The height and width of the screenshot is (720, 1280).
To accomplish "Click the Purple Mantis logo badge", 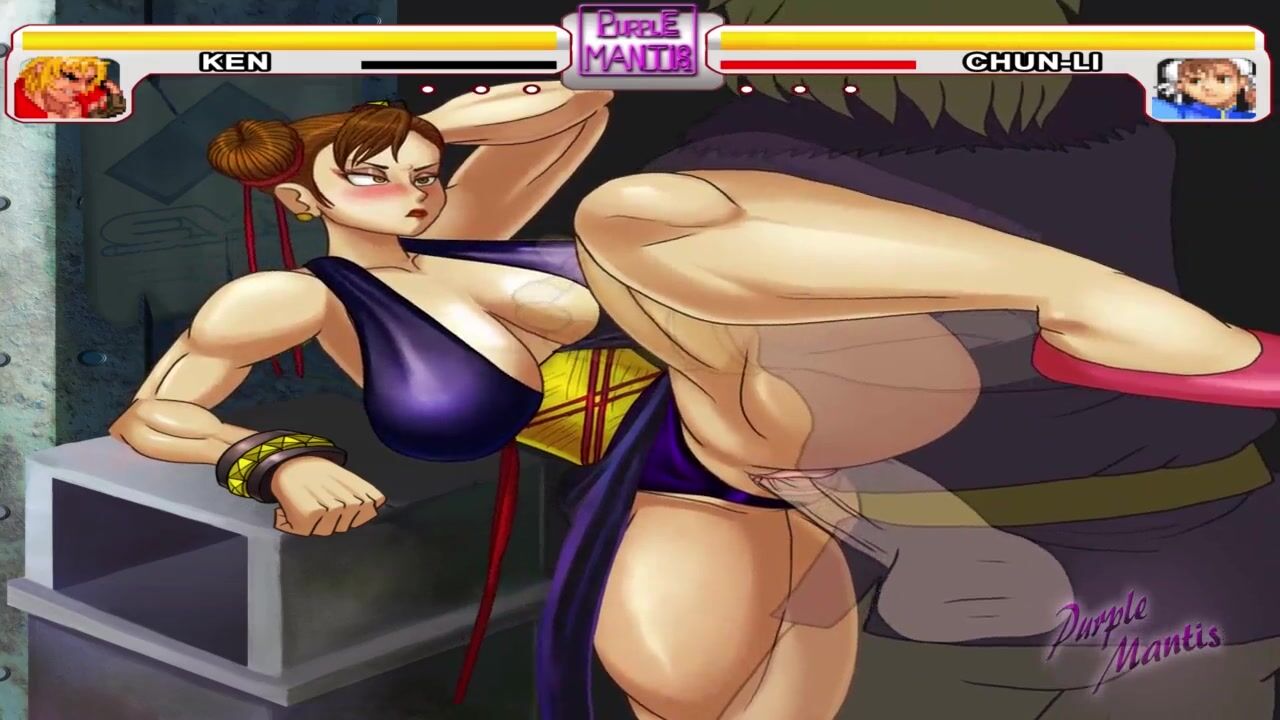I will [x=639, y=43].
